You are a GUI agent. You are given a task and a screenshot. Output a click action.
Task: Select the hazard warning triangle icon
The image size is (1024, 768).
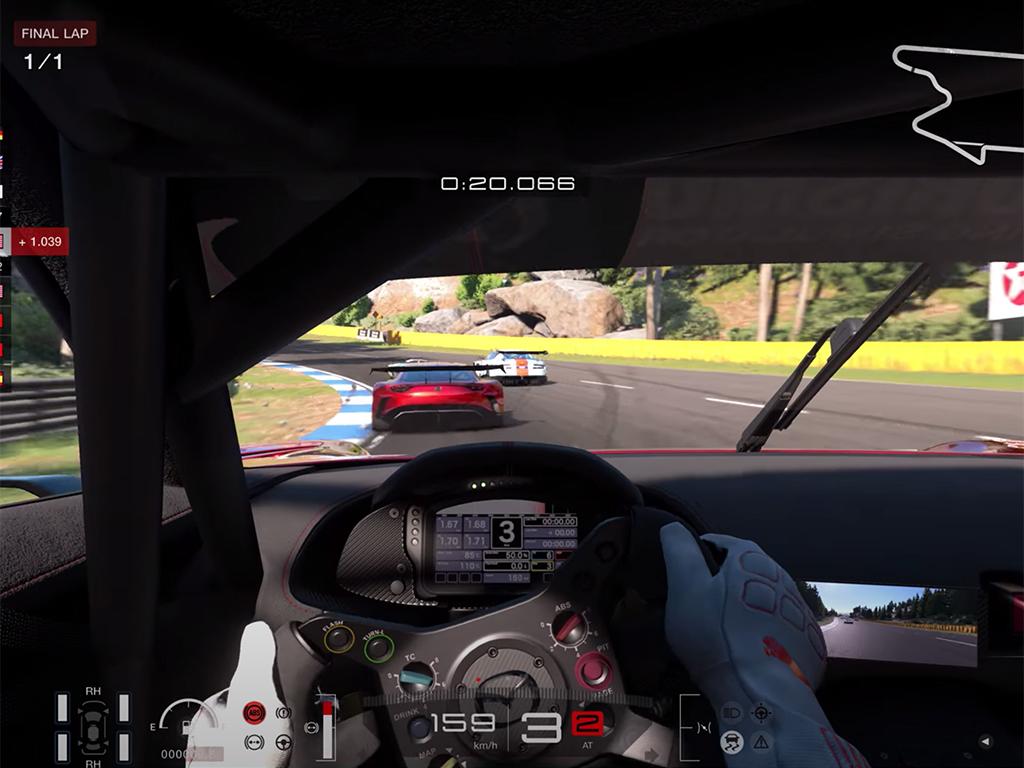coord(761,741)
